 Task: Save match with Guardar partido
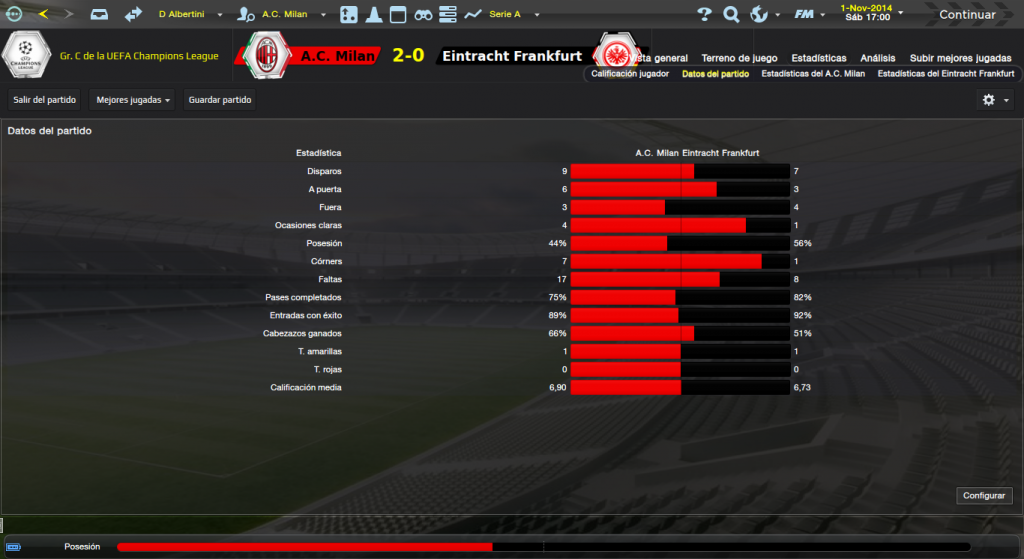(x=220, y=100)
